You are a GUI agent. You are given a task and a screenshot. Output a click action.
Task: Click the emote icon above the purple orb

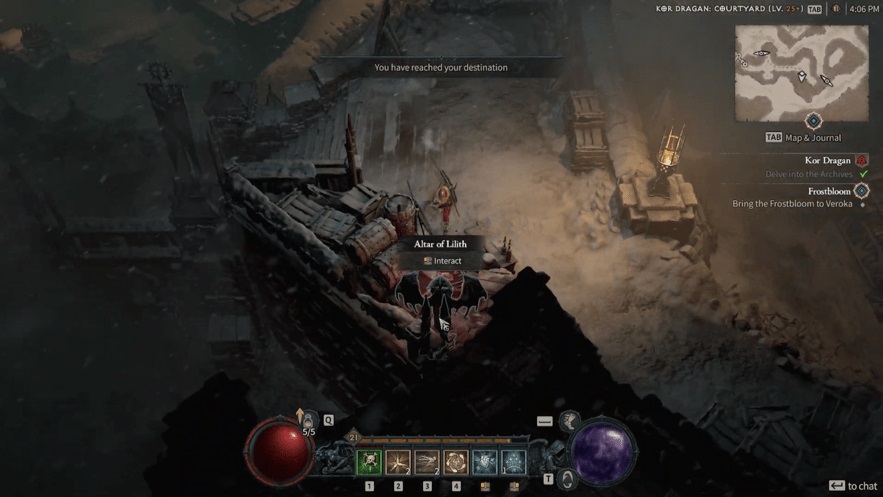tap(570, 421)
